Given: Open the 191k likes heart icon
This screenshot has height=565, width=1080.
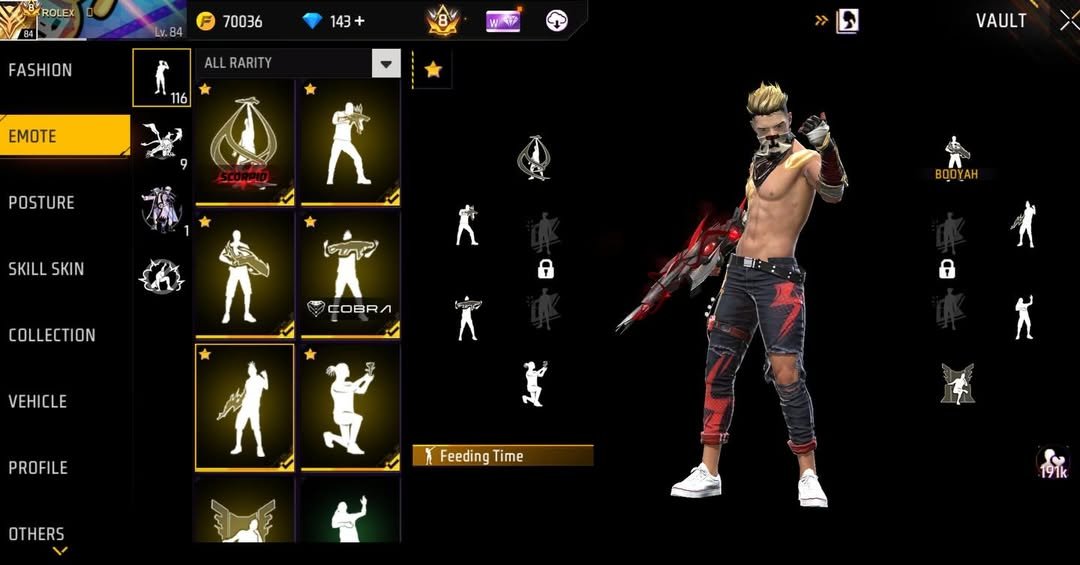Looking at the screenshot, I should (x=1053, y=462).
